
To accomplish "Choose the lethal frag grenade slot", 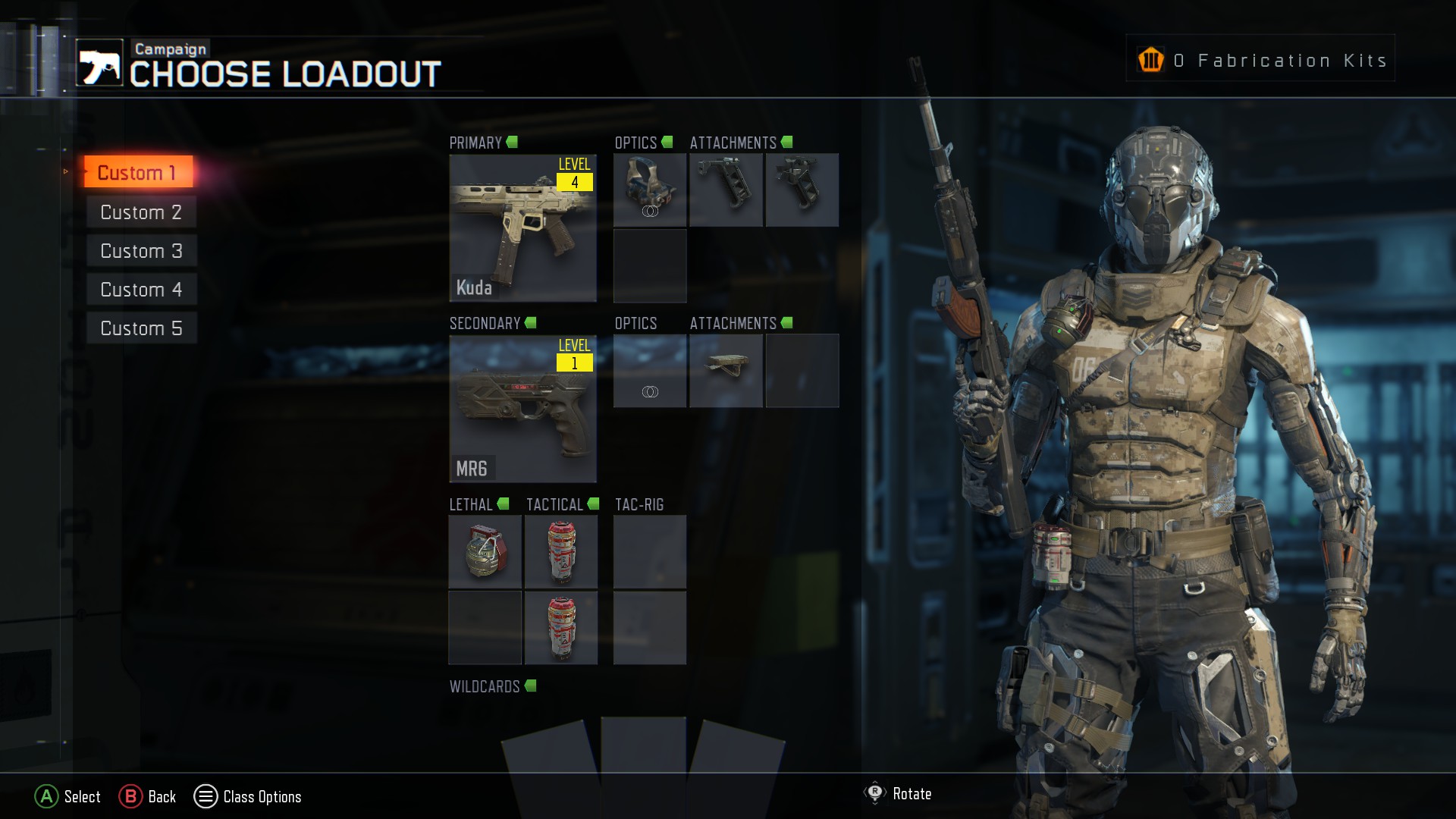I will 485,552.
